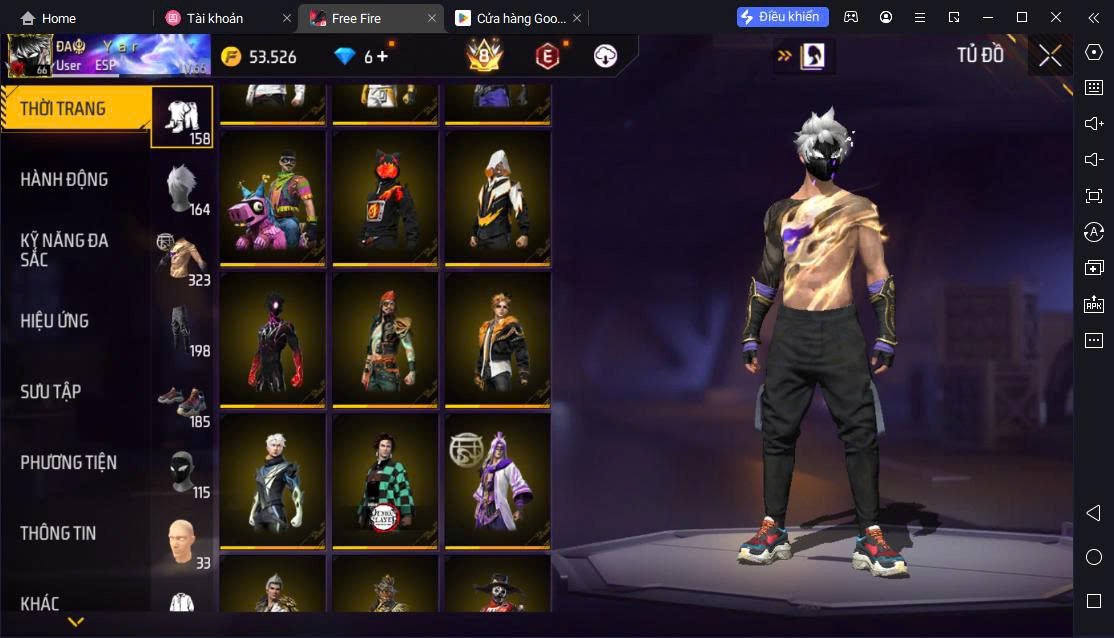Choose the purple-haired white robe outfit
The height and width of the screenshot is (638, 1114).
click(x=497, y=480)
